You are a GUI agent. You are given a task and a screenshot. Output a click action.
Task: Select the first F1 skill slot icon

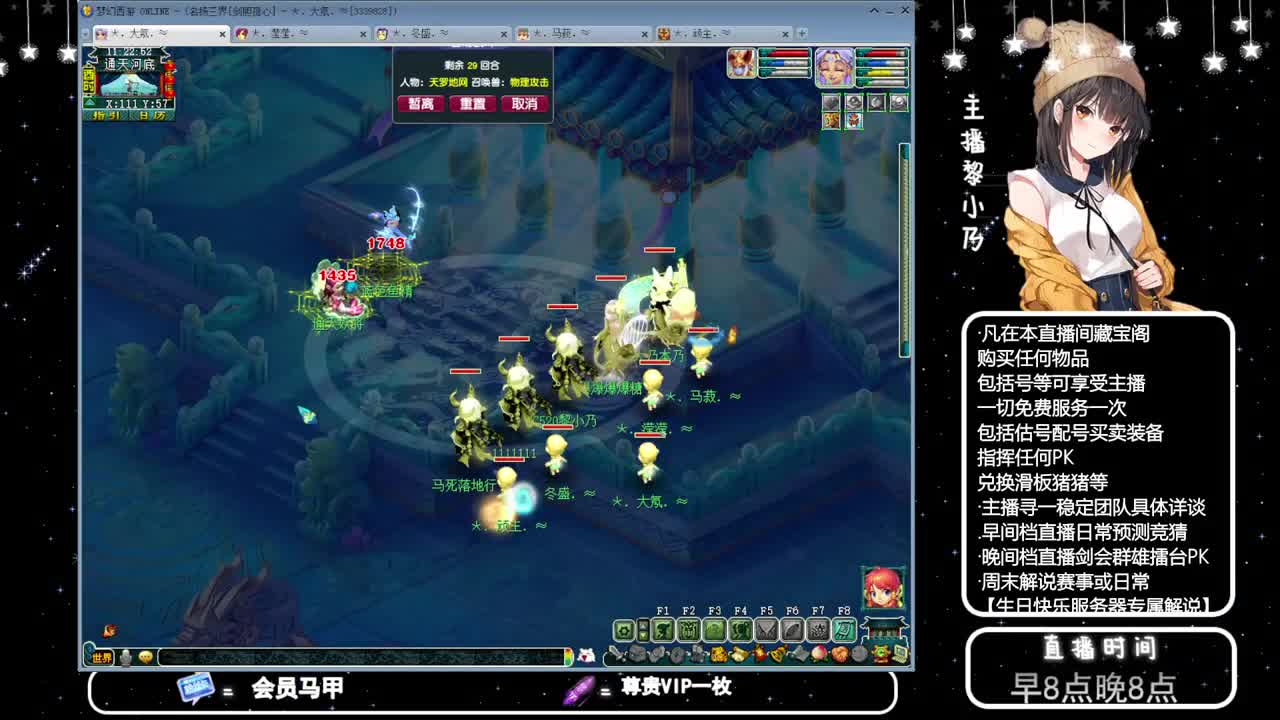[663, 630]
